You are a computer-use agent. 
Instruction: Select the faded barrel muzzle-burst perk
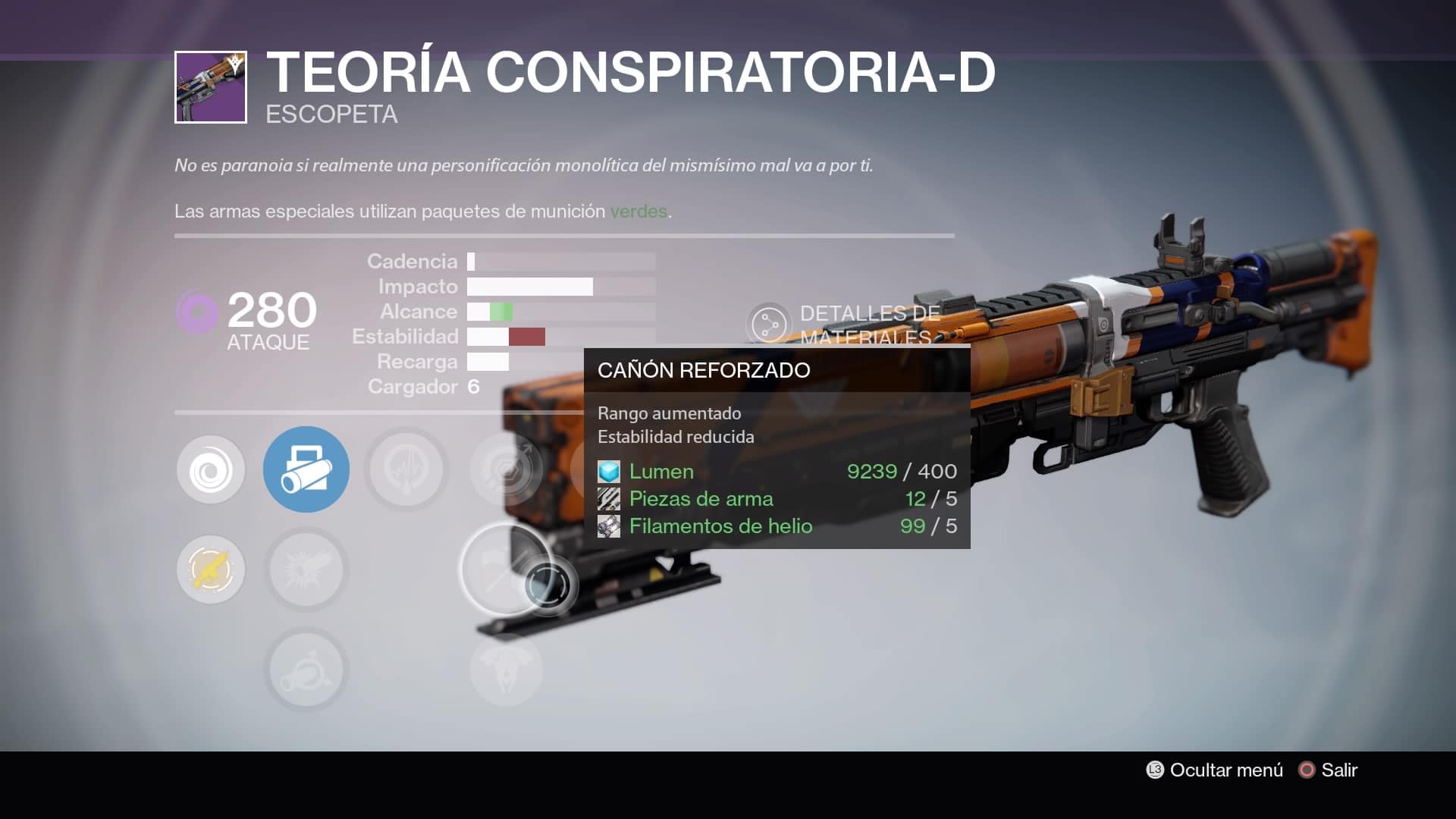[306, 570]
